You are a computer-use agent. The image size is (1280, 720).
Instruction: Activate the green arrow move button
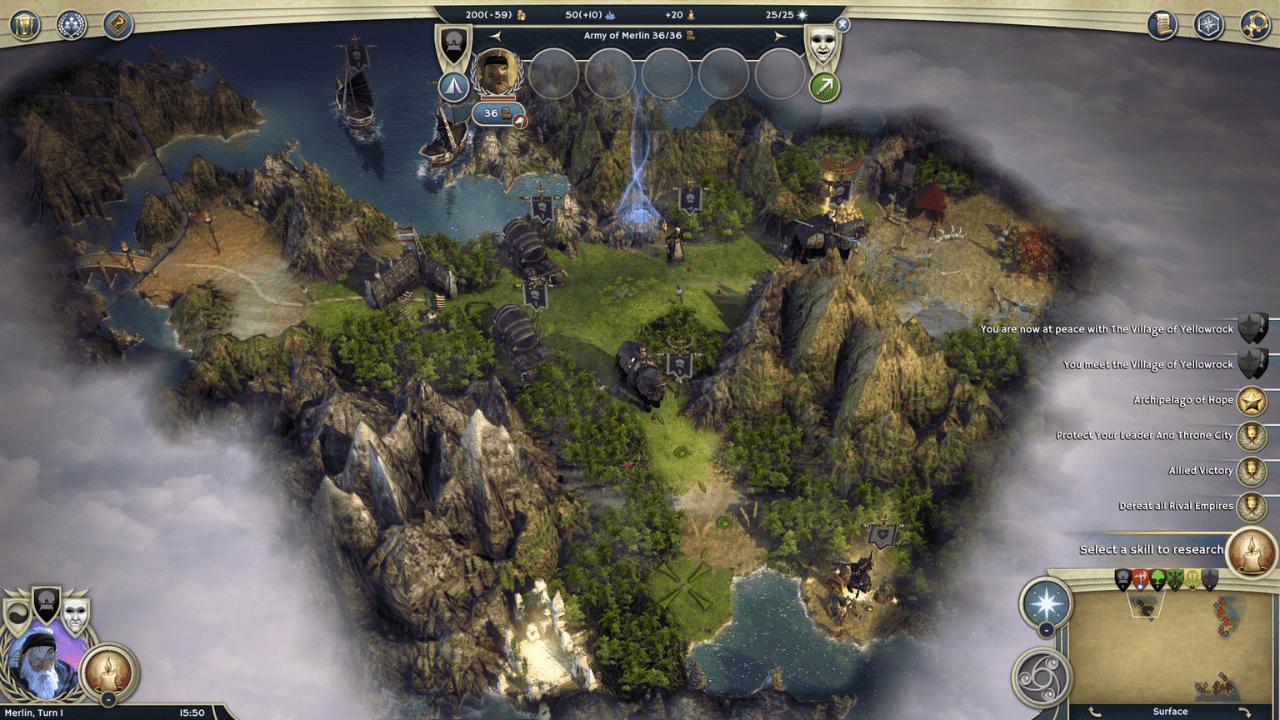825,87
